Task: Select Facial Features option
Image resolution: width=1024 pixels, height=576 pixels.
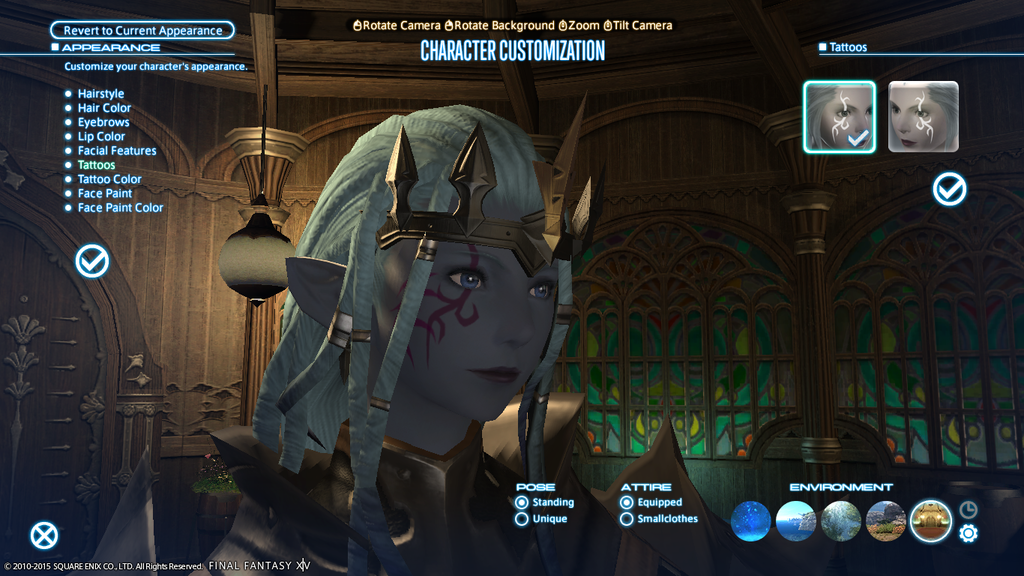Action: pos(117,151)
